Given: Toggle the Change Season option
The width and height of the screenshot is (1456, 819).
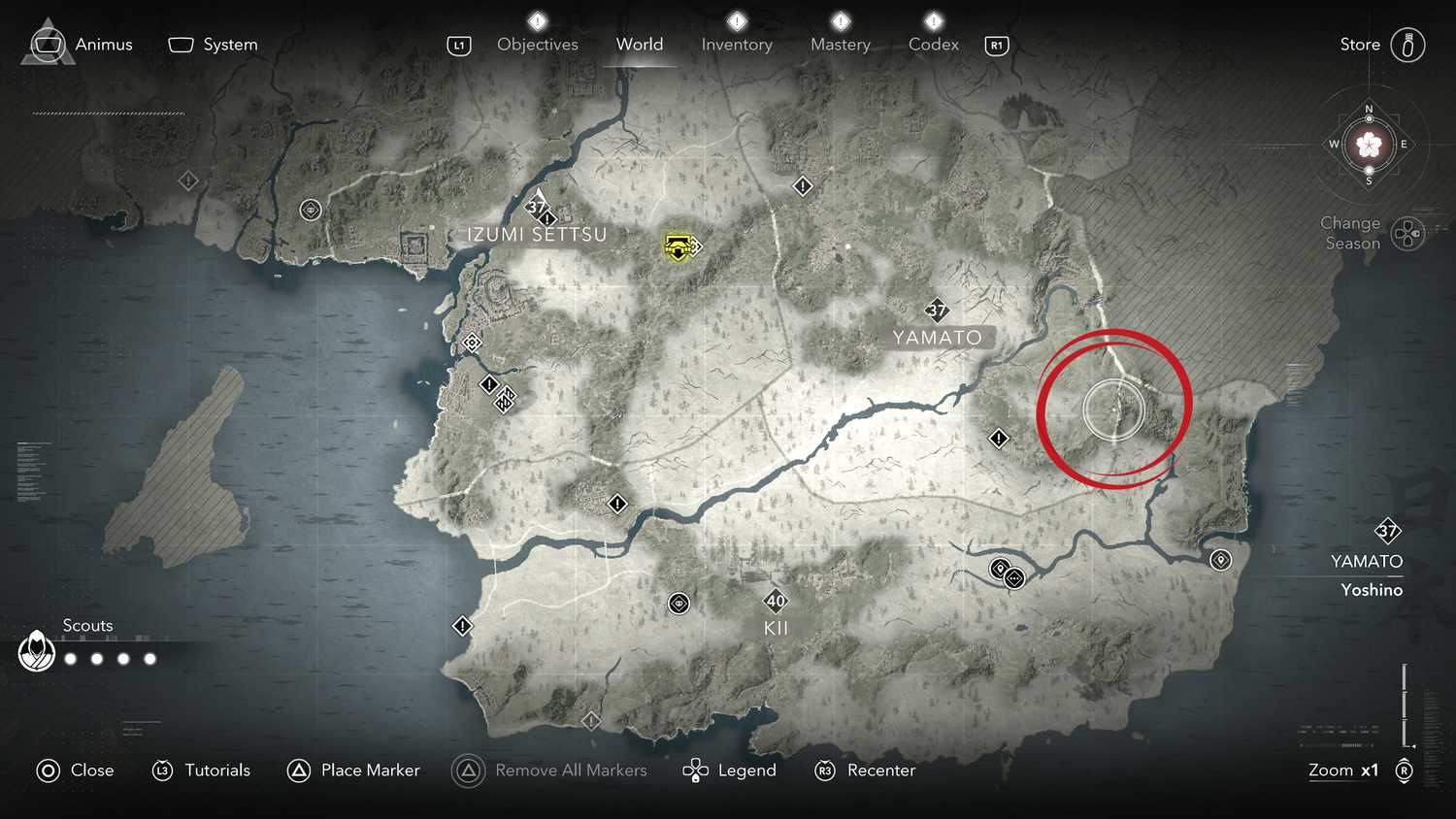Looking at the screenshot, I should 1406,233.
